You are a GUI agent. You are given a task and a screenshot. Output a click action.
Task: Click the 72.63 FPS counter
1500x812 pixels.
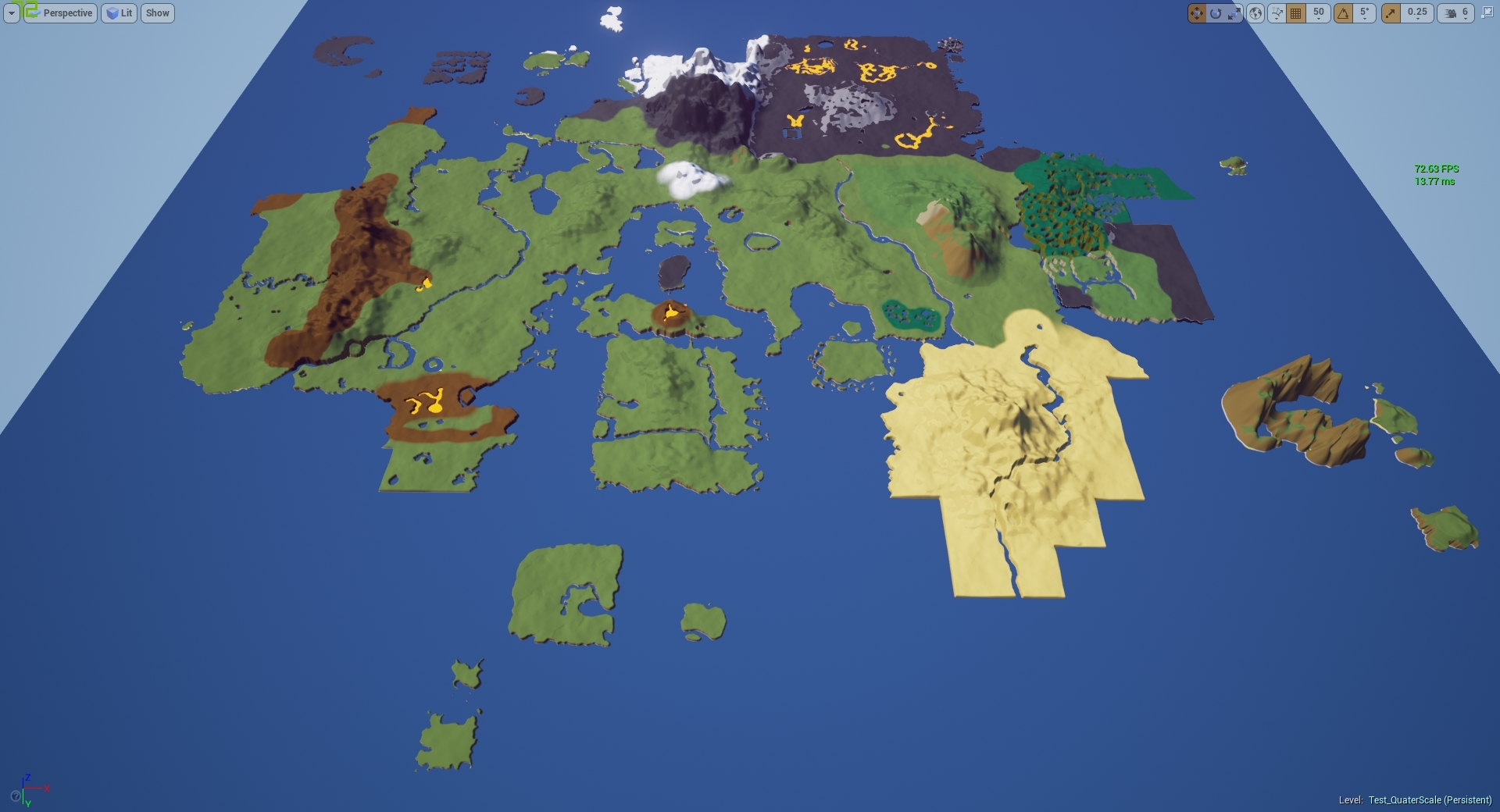[1436, 169]
